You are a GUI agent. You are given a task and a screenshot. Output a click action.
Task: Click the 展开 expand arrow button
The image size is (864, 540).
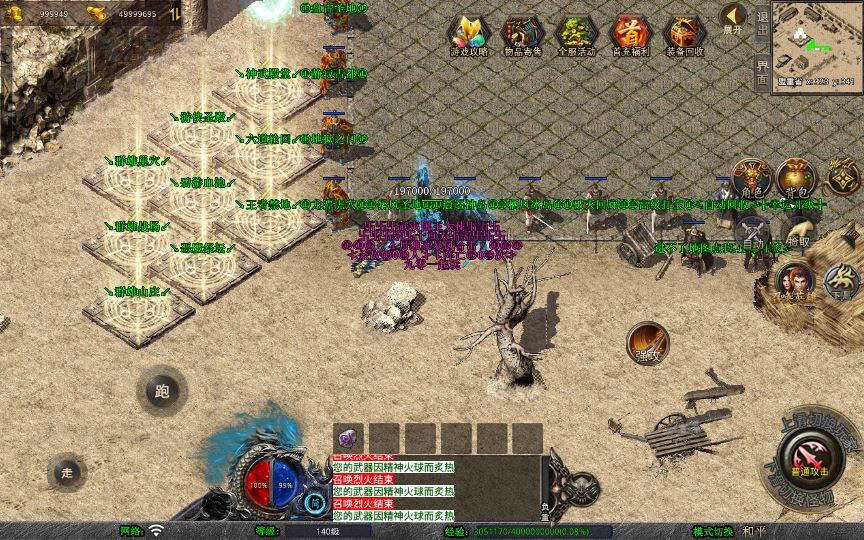pyautogui.click(x=734, y=19)
